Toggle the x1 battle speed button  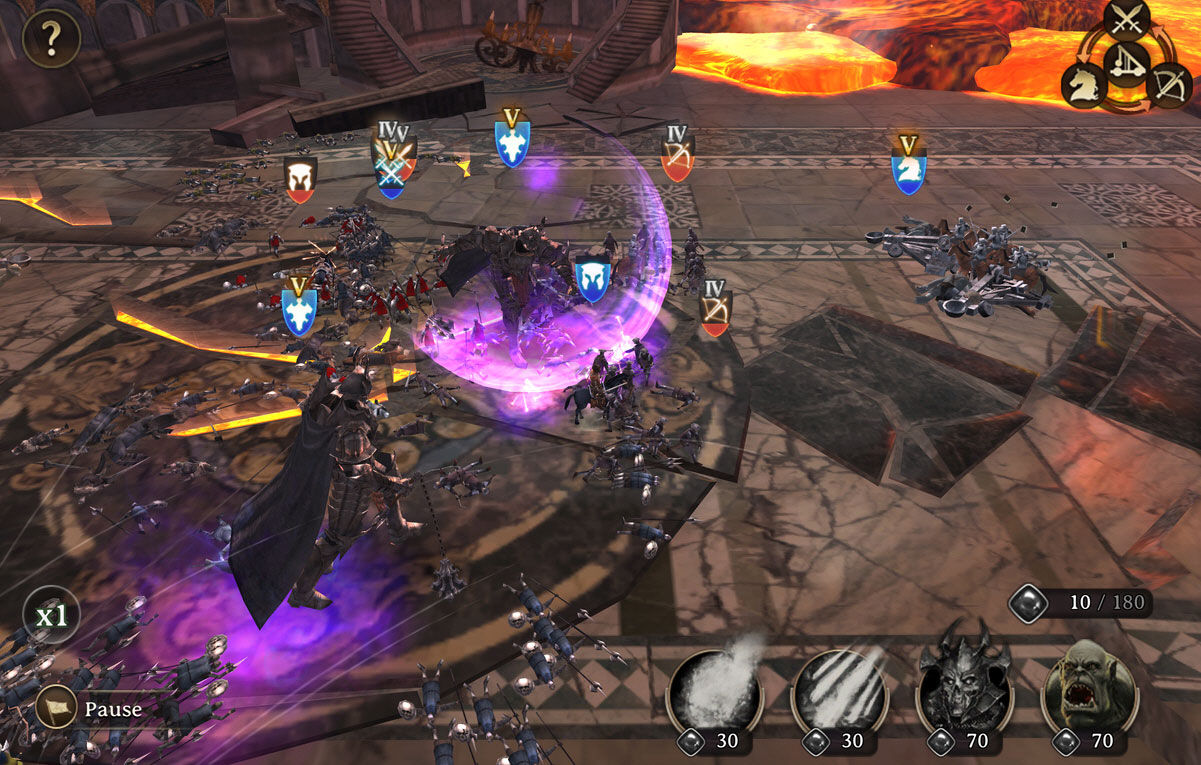(x=51, y=616)
